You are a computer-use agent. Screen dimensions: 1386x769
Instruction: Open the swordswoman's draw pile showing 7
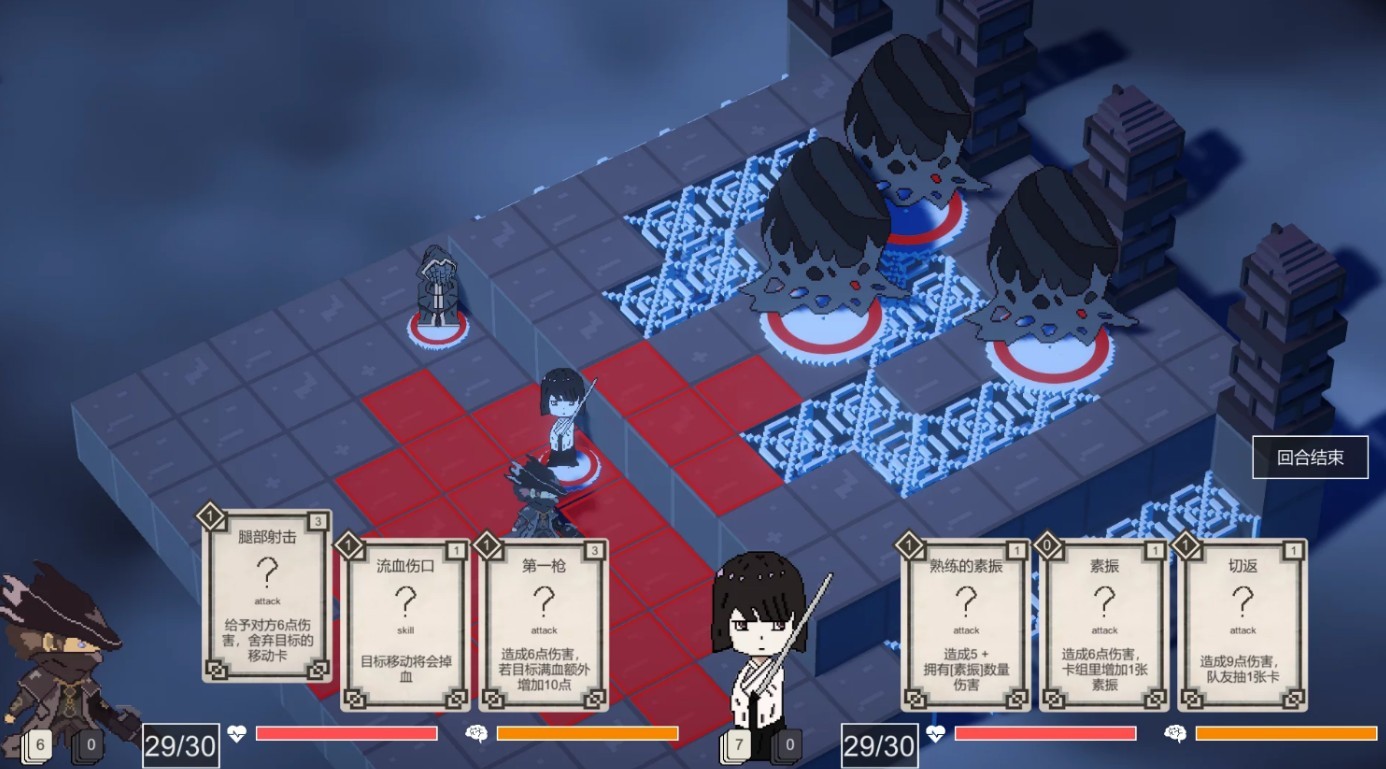pyautogui.click(x=739, y=745)
